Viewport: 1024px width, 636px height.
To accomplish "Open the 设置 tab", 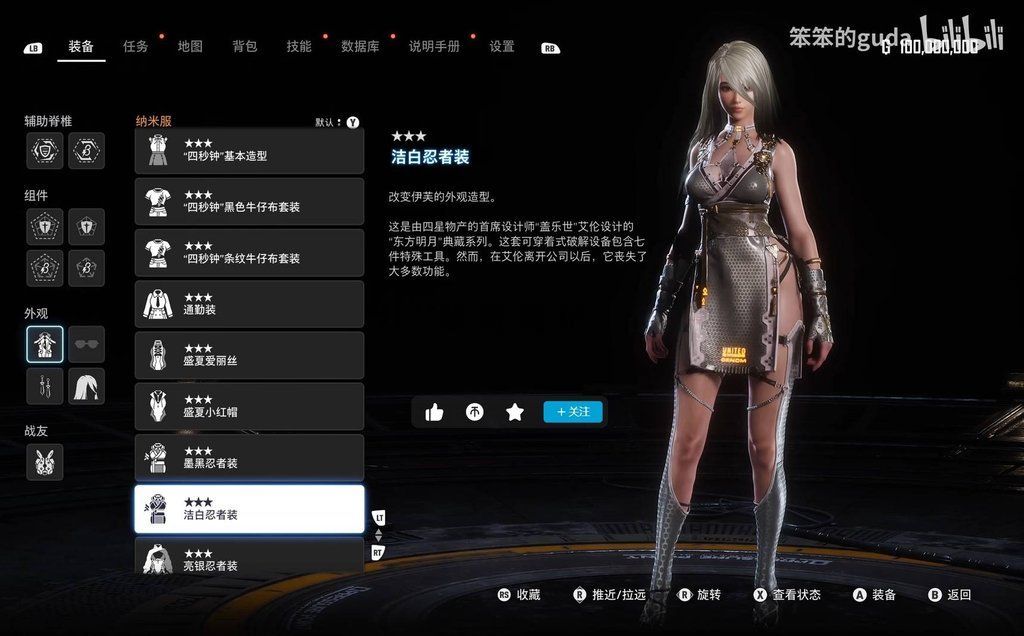I will (x=502, y=46).
